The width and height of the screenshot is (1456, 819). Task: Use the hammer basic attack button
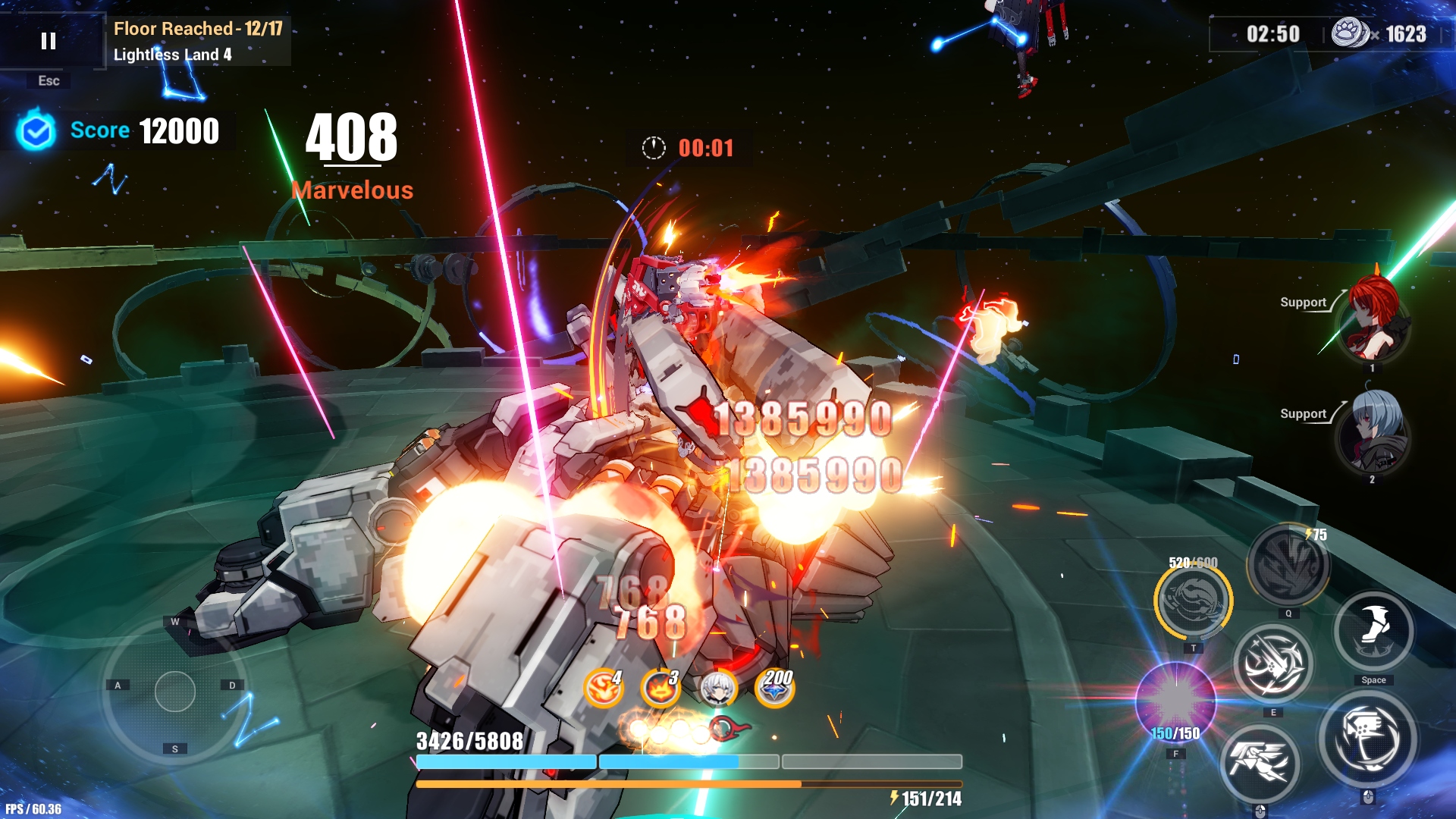[x=1368, y=741]
